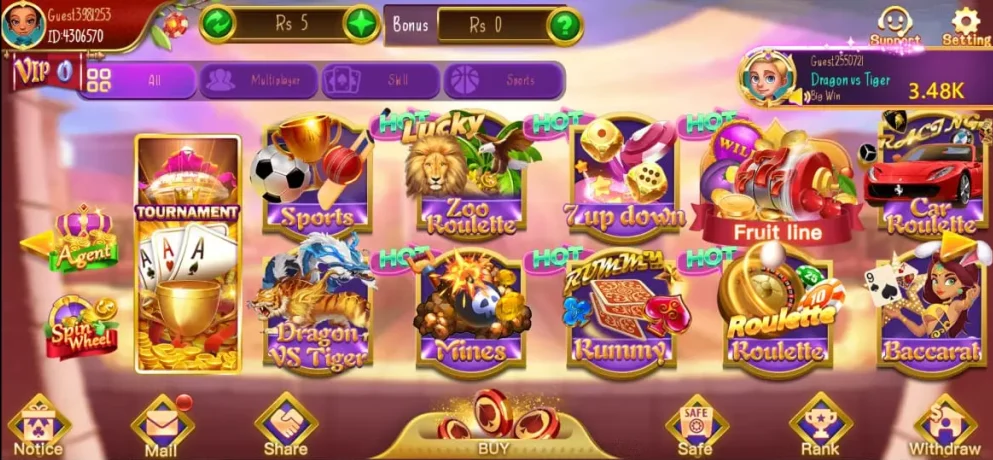This screenshot has width=993, height=460.
Task: Contact Support via the smiley icon
Action: tap(894, 25)
